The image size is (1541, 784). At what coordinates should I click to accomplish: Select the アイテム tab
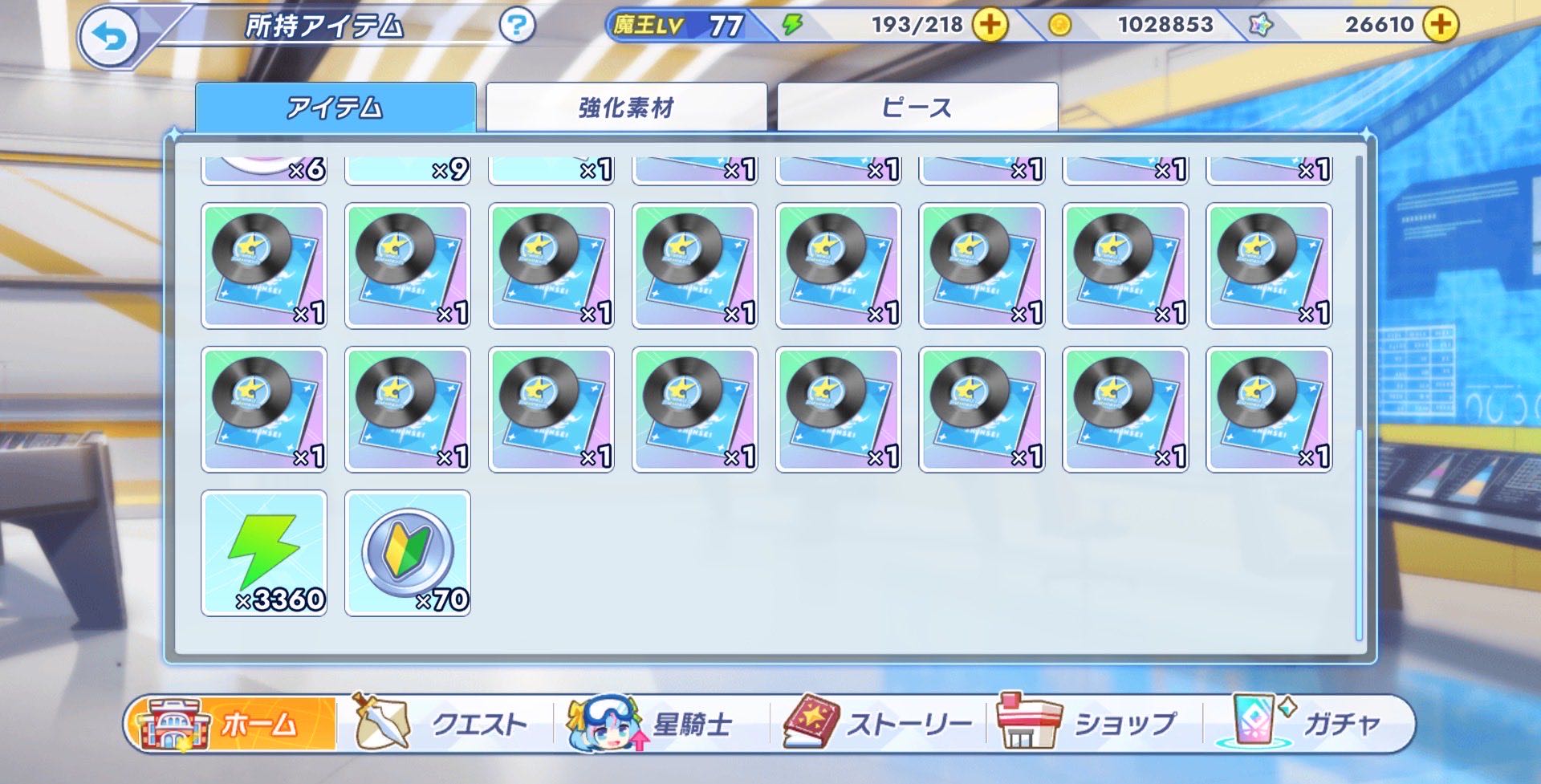click(x=335, y=107)
